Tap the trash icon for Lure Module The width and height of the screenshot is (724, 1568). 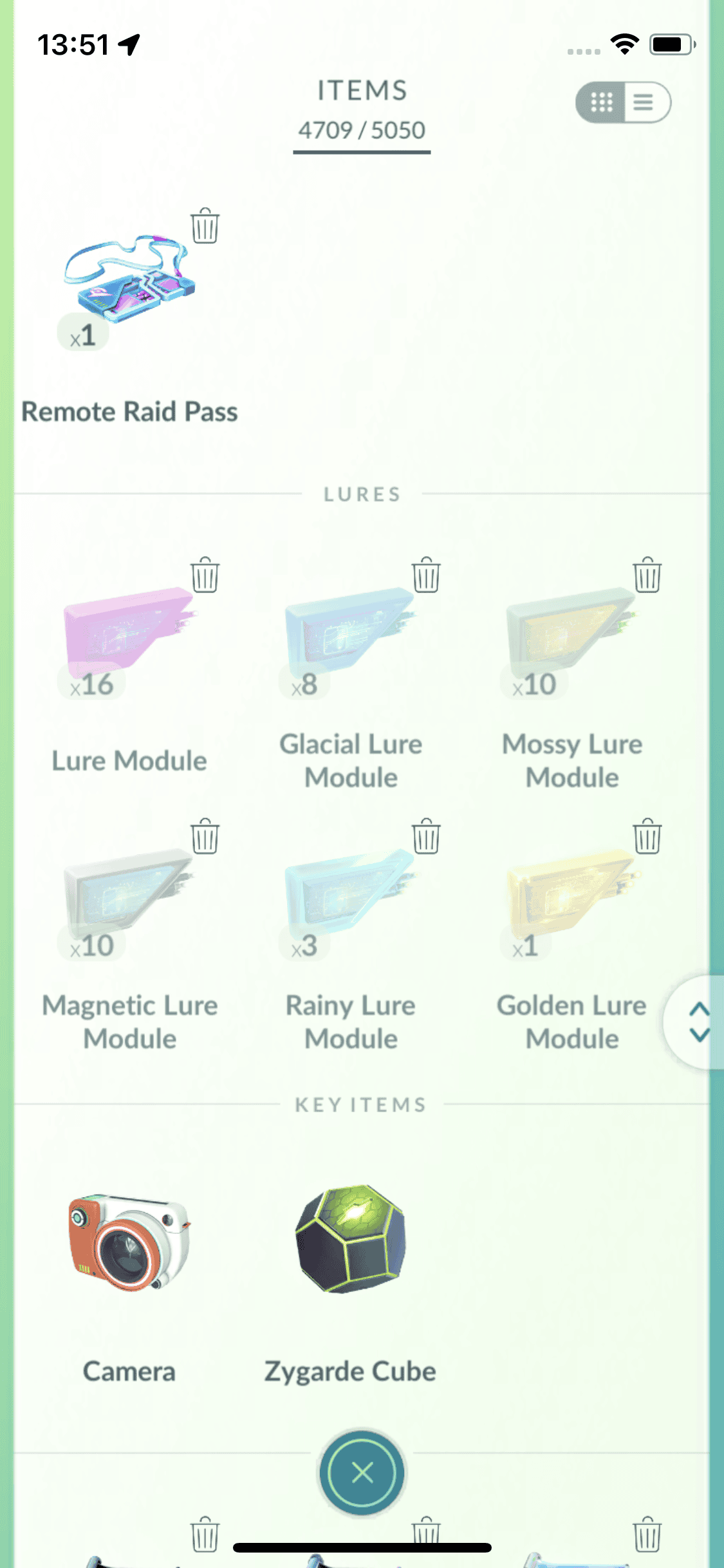(x=205, y=575)
